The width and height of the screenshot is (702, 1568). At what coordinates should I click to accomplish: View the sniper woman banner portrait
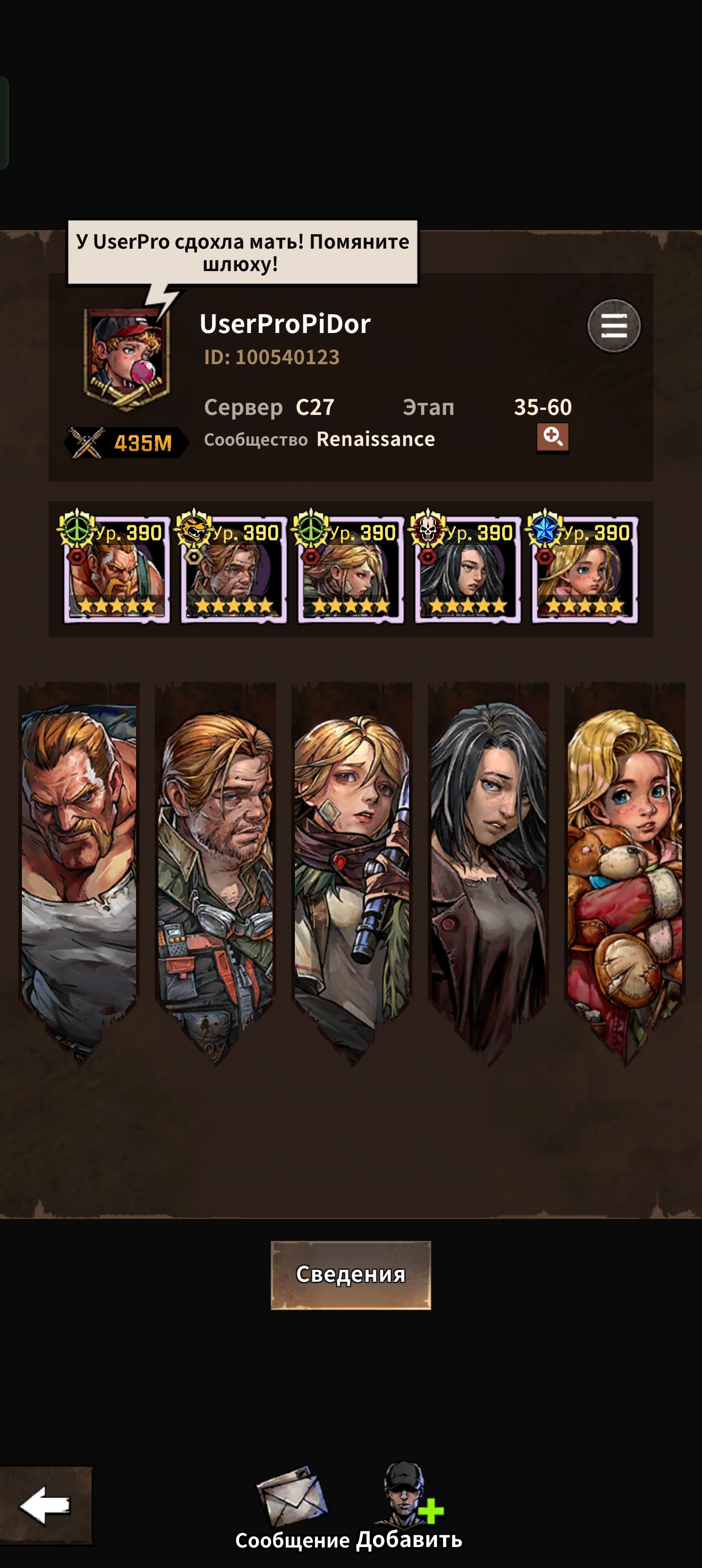(x=352, y=864)
